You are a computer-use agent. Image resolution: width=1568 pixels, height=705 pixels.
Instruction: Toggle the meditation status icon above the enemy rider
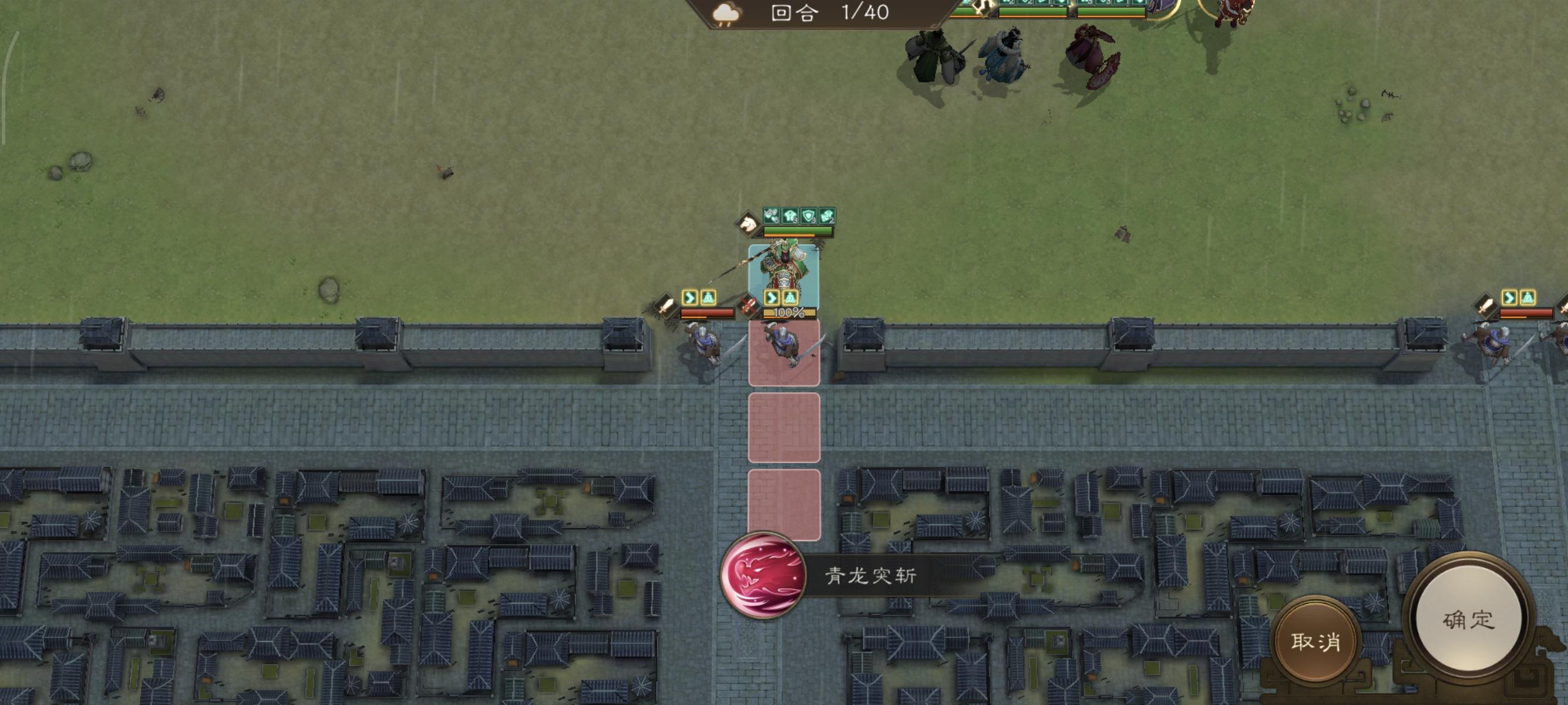pyautogui.click(x=709, y=298)
